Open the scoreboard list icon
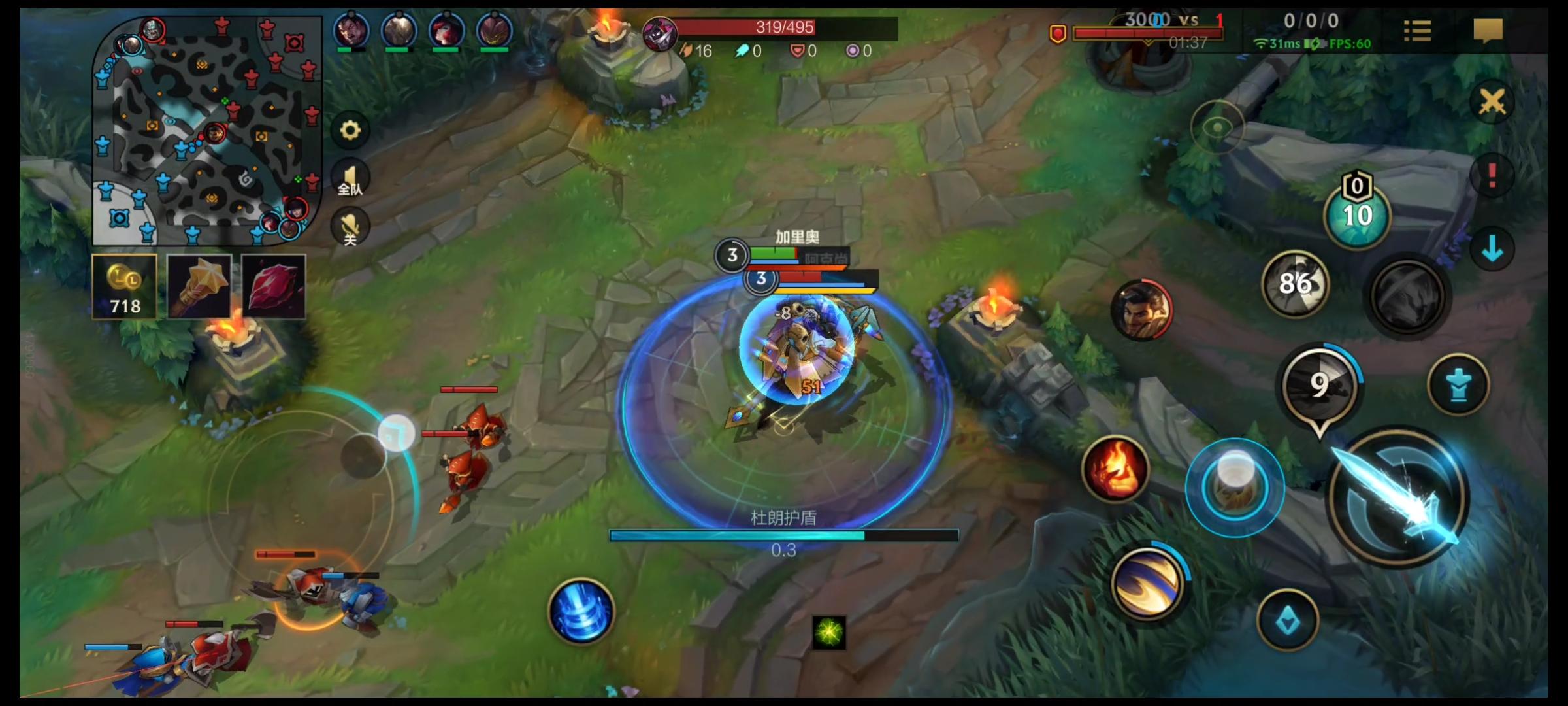This screenshot has height=706, width=1568. coord(1417,31)
